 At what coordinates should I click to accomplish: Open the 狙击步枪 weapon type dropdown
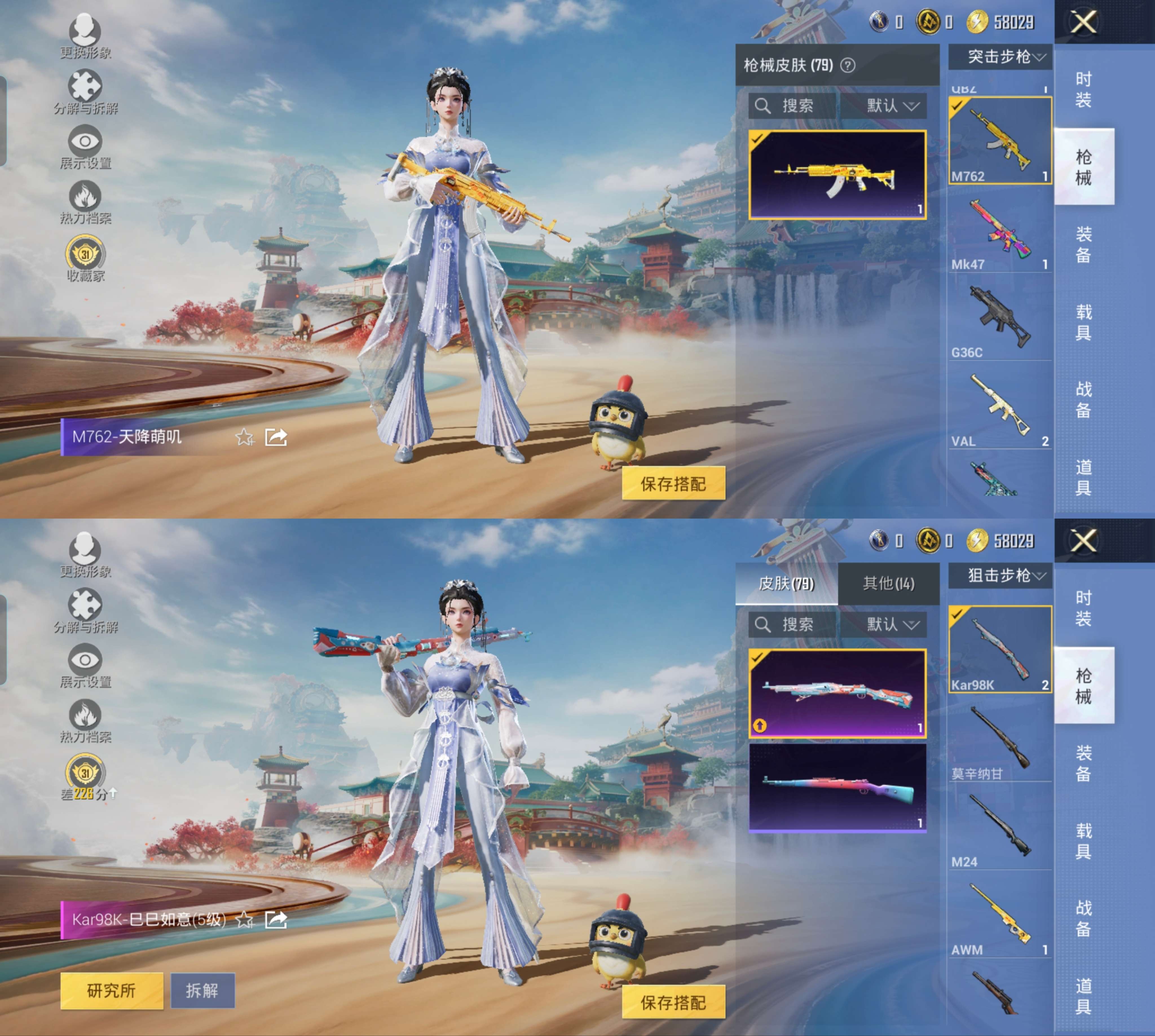pyautogui.click(x=1000, y=575)
